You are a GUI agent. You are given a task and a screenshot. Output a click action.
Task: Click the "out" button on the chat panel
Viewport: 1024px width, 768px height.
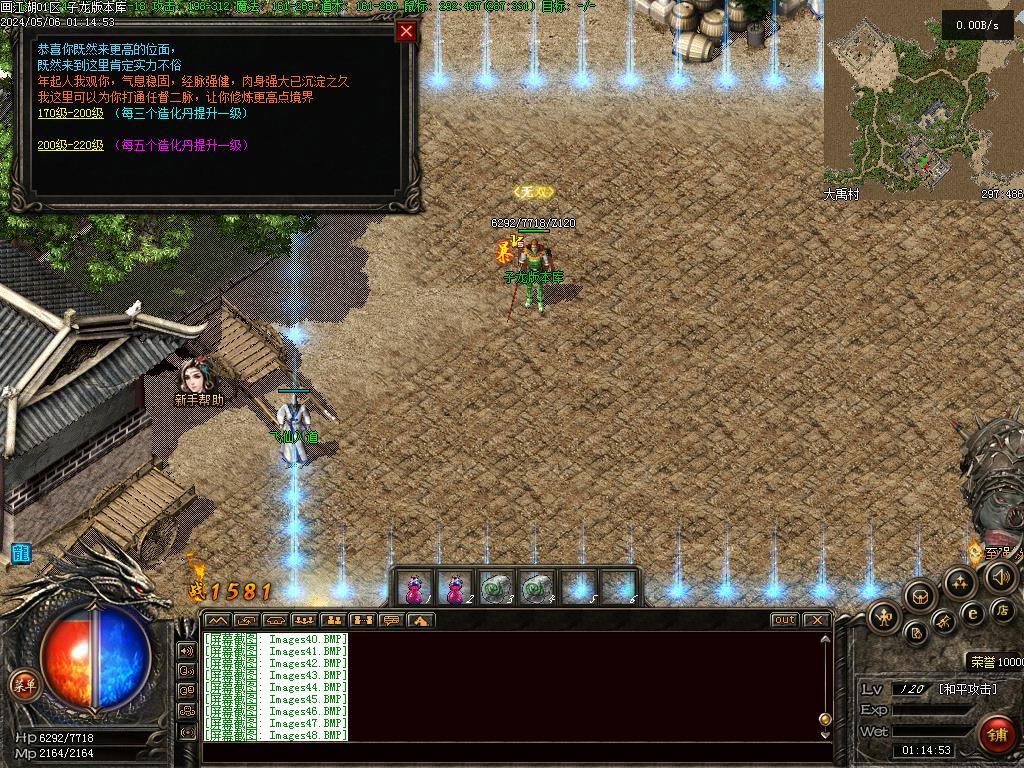(x=784, y=620)
